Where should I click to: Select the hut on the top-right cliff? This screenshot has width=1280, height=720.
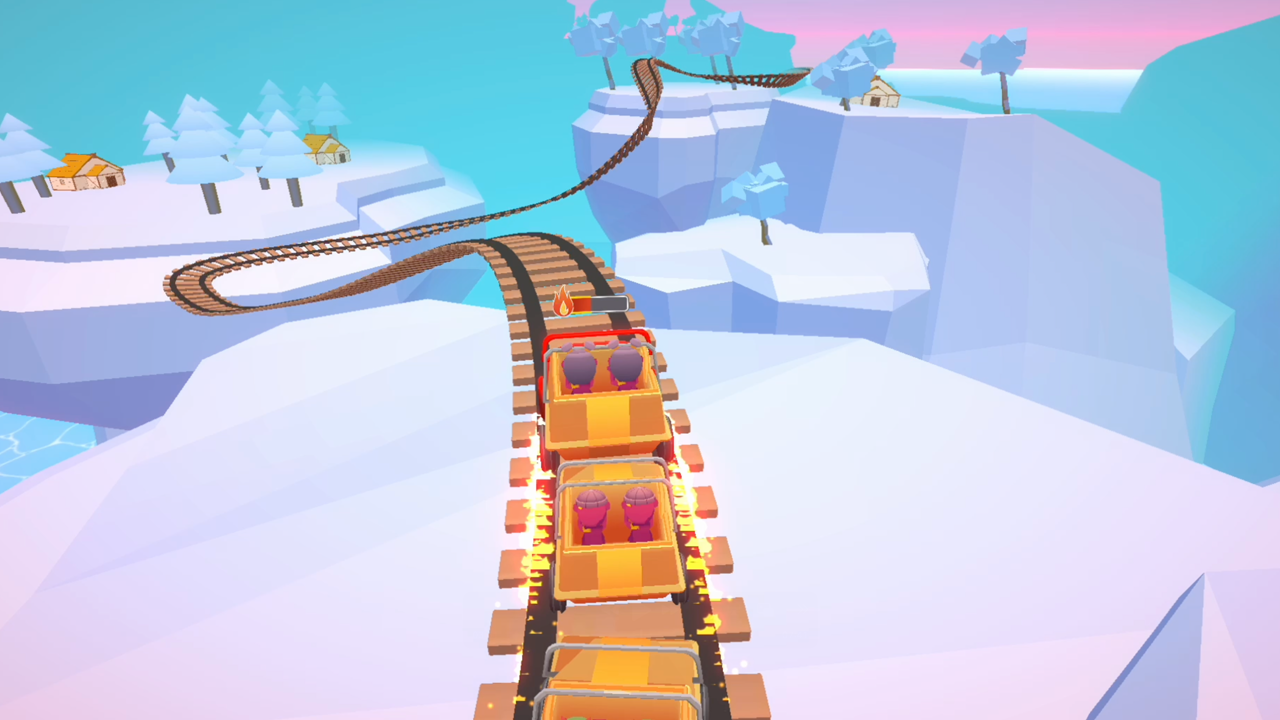point(878,95)
